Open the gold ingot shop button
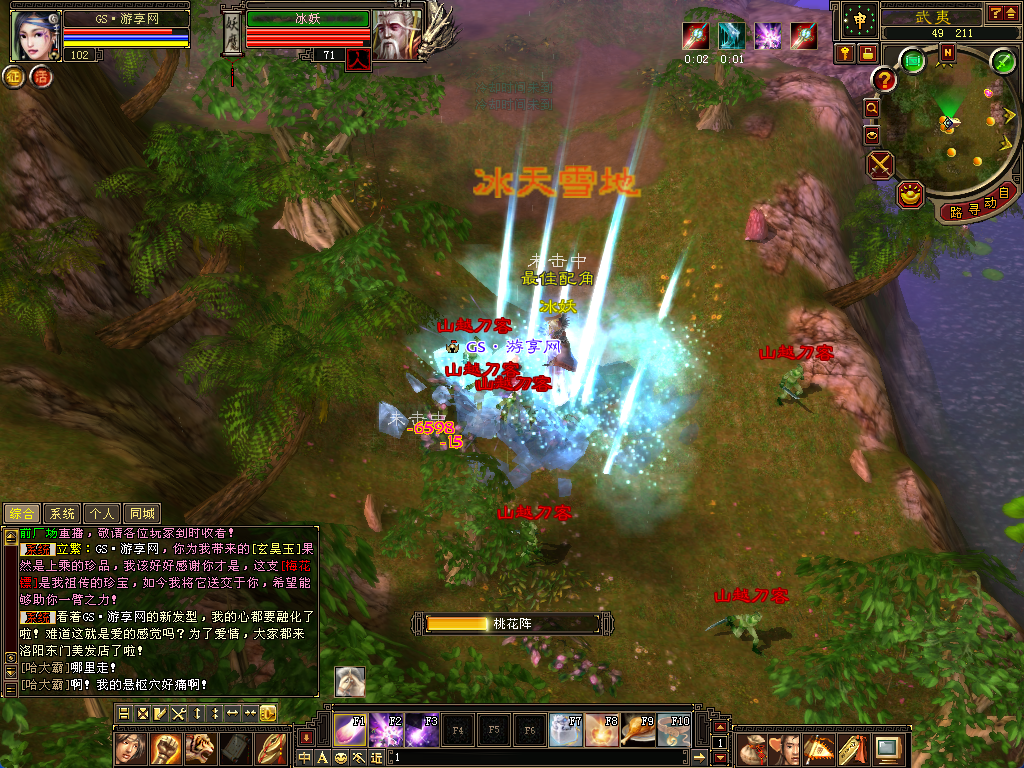 (x=910, y=196)
